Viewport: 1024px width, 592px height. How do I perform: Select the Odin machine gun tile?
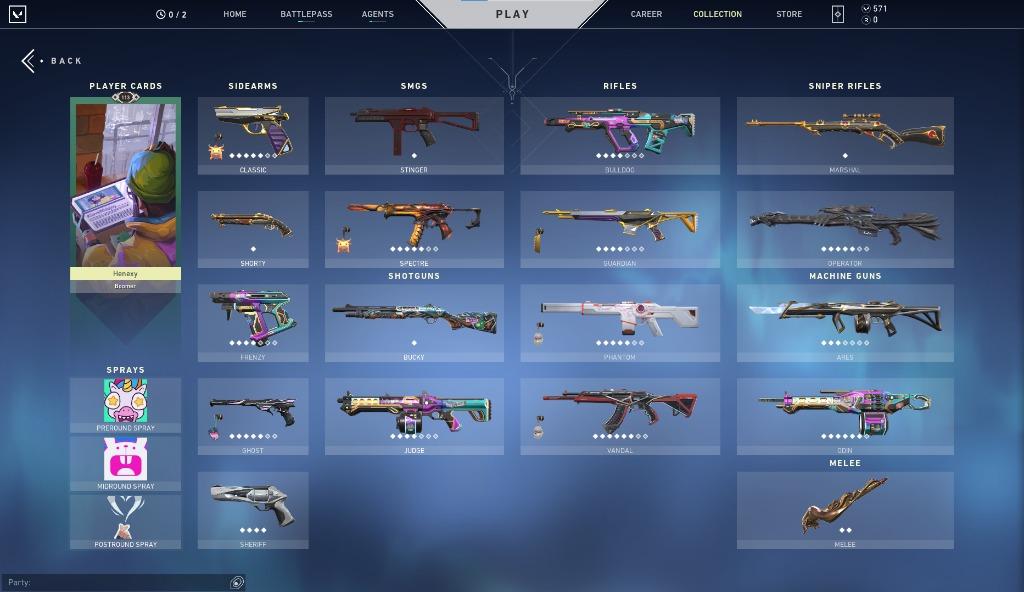845,416
